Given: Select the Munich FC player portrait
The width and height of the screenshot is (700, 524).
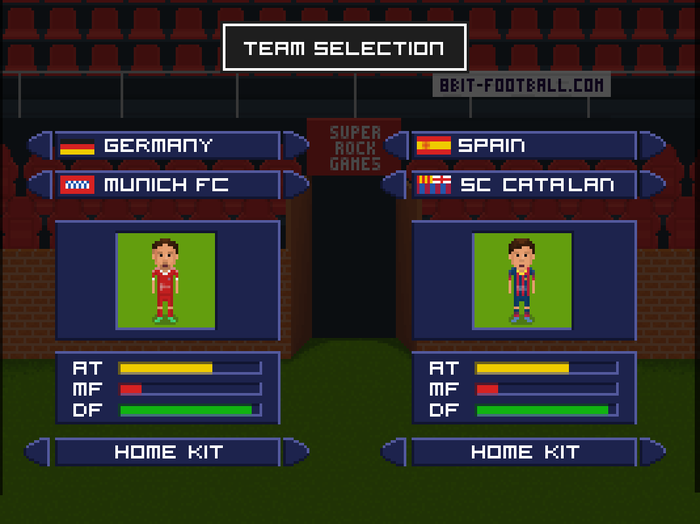Looking at the screenshot, I should 166,281.
